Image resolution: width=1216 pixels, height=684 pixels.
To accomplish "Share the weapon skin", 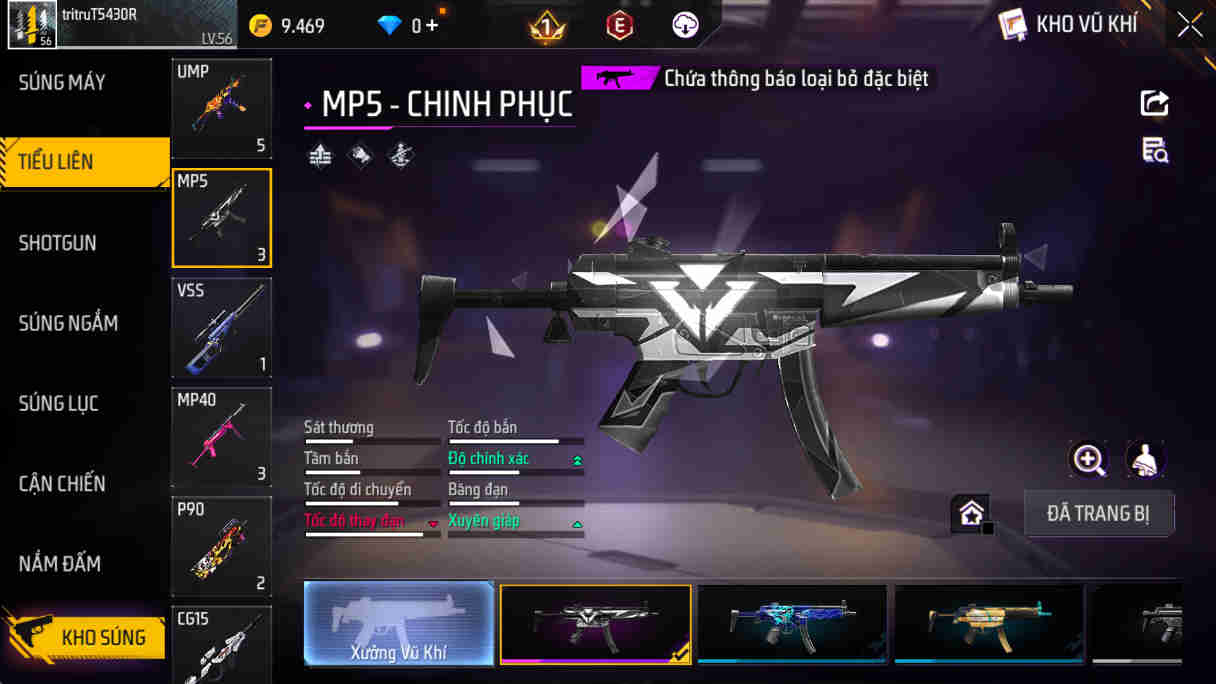I will pyautogui.click(x=1154, y=103).
